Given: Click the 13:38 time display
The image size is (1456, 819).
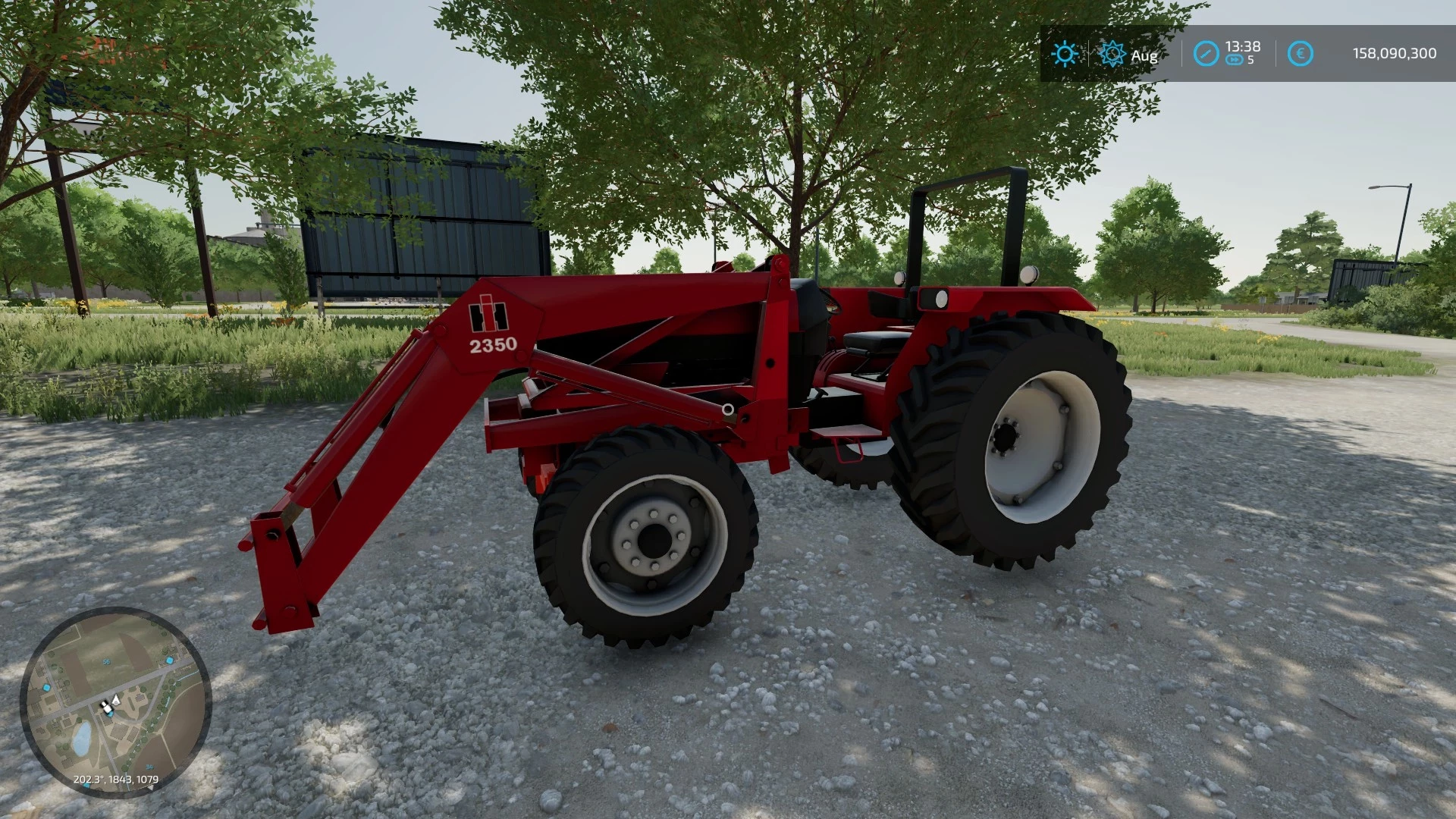Looking at the screenshot, I should pyautogui.click(x=1243, y=46).
